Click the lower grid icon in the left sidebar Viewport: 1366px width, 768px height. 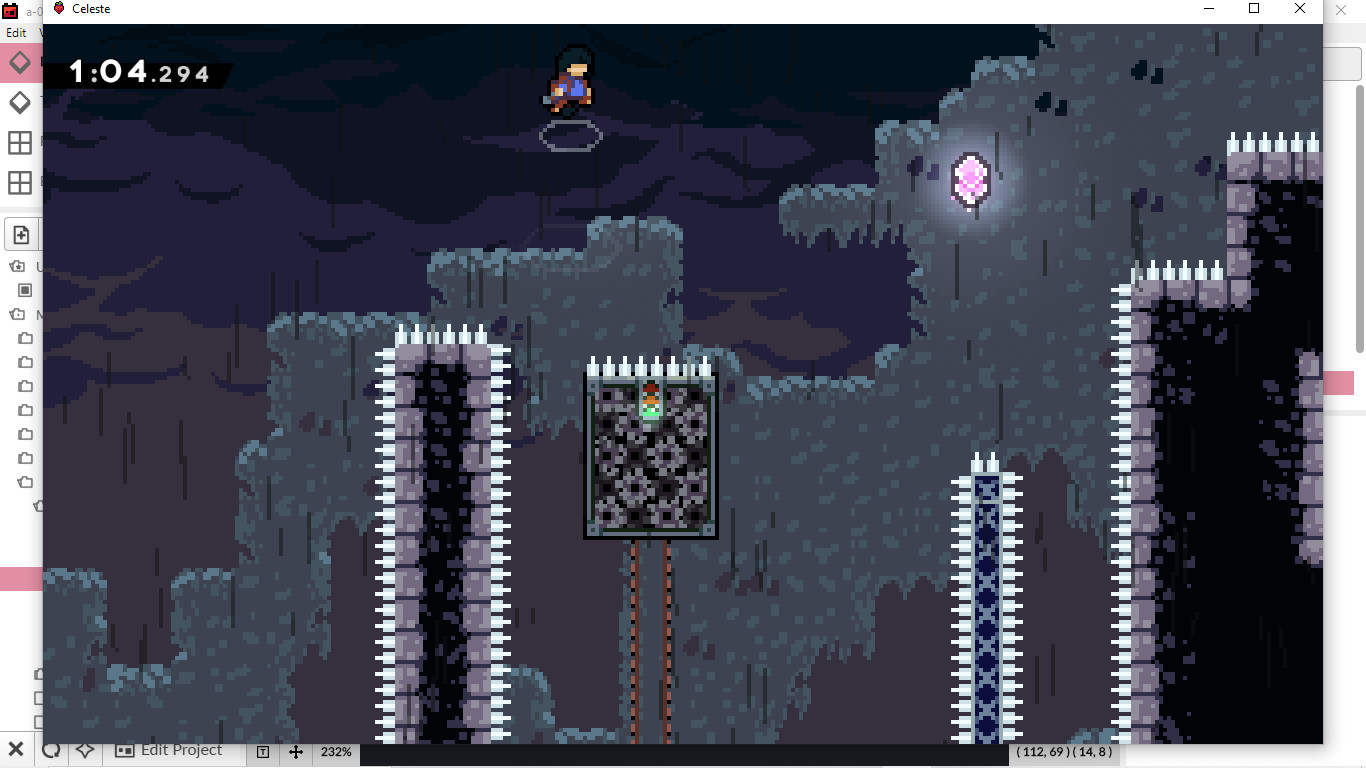pos(18,182)
